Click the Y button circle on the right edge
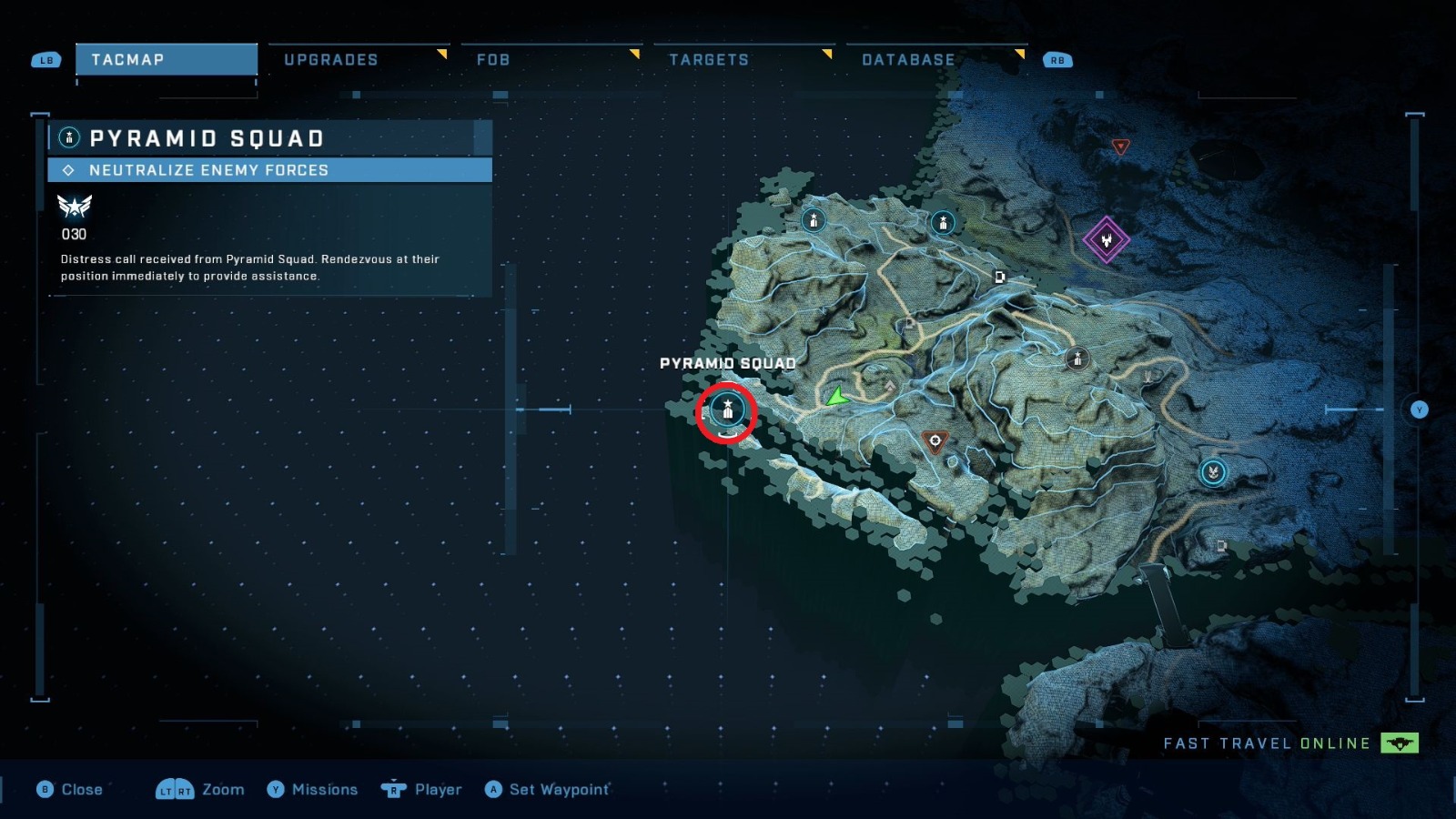Viewport: 1456px width, 819px height. [x=1419, y=410]
